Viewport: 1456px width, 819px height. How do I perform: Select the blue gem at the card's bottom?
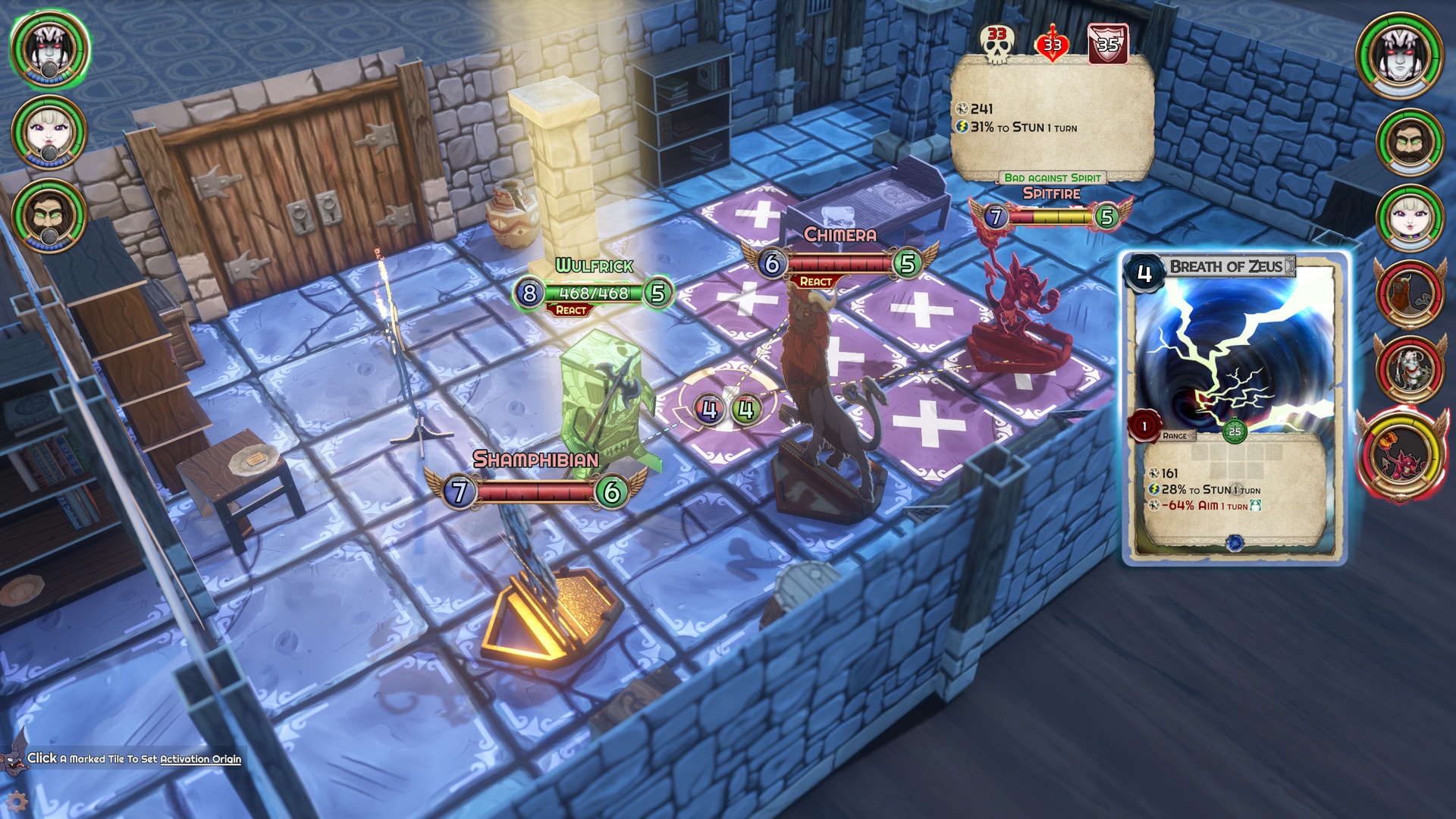(1234, 543)
